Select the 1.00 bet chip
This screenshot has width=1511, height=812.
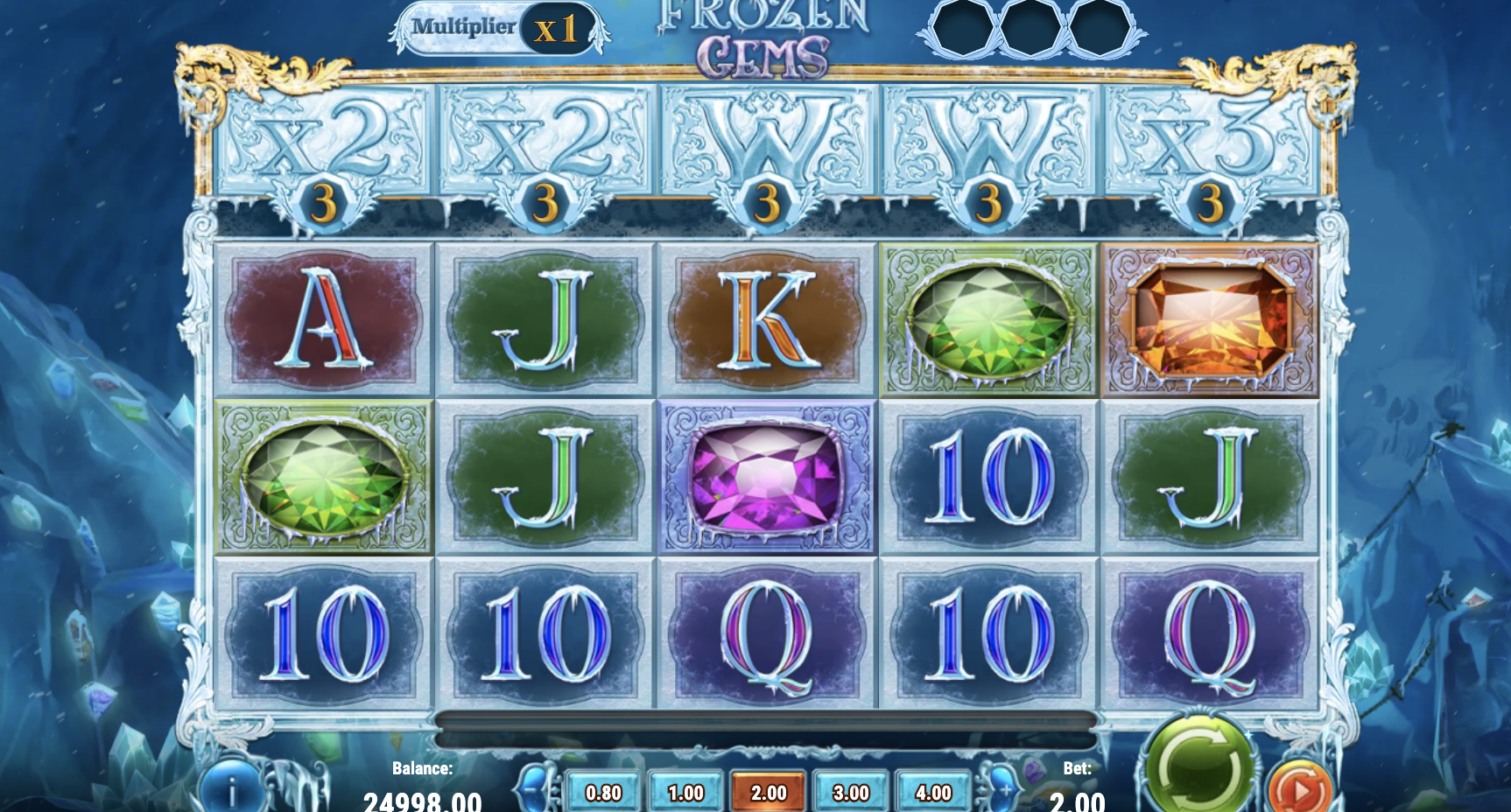point(687,791)
